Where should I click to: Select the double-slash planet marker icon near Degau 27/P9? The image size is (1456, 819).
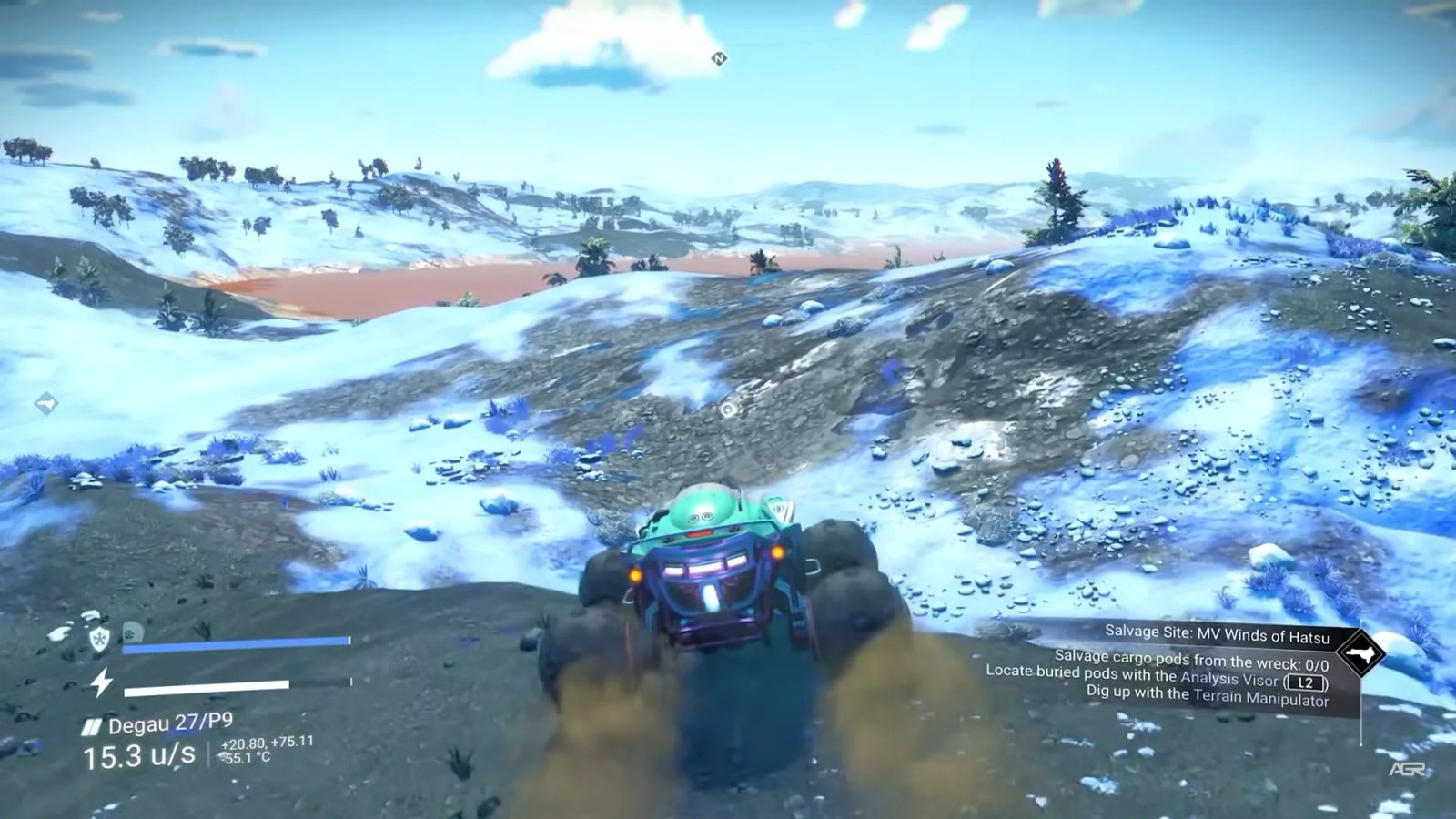coord(94,723)
